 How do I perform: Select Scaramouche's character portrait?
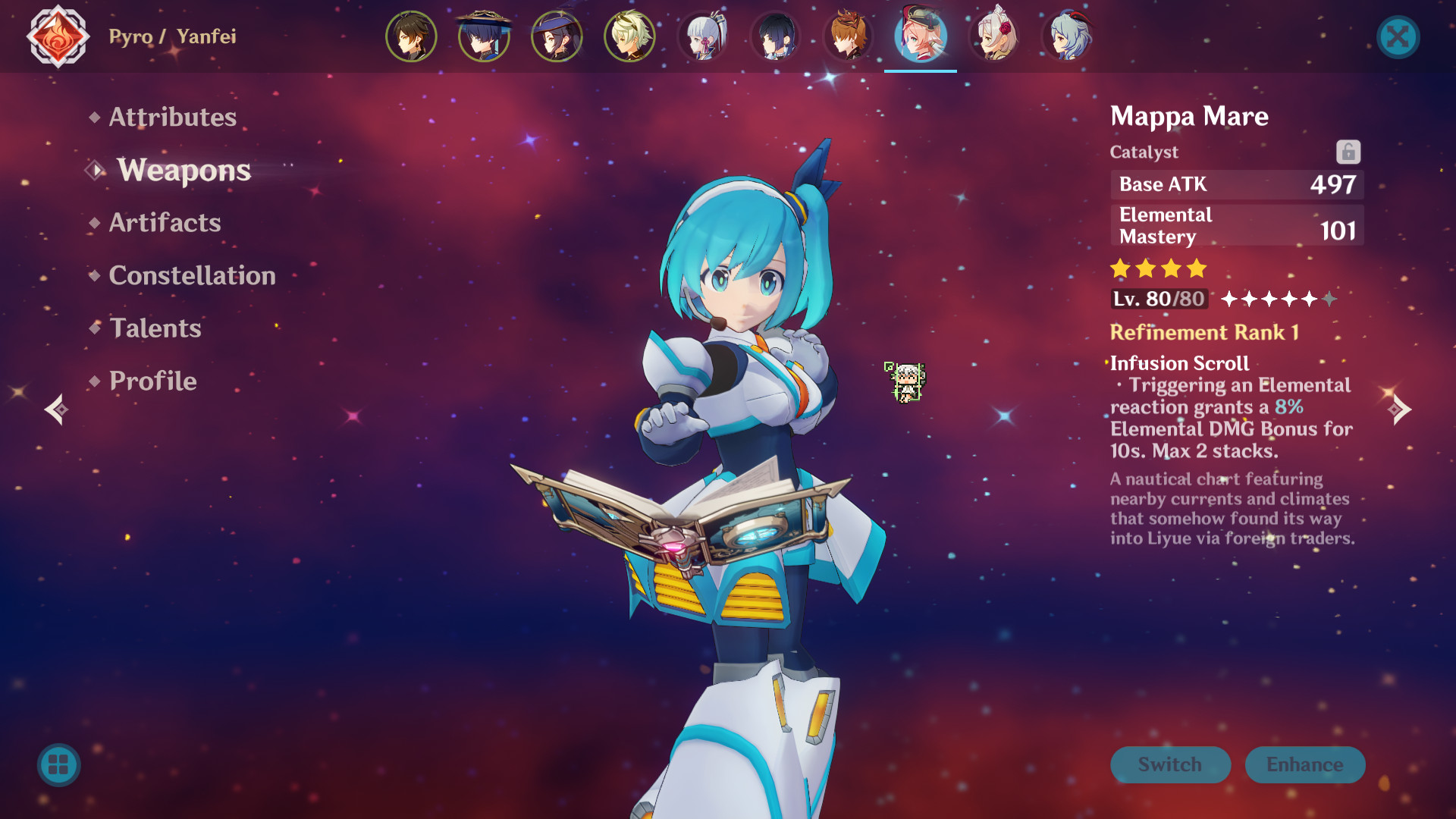pos(484,36)
